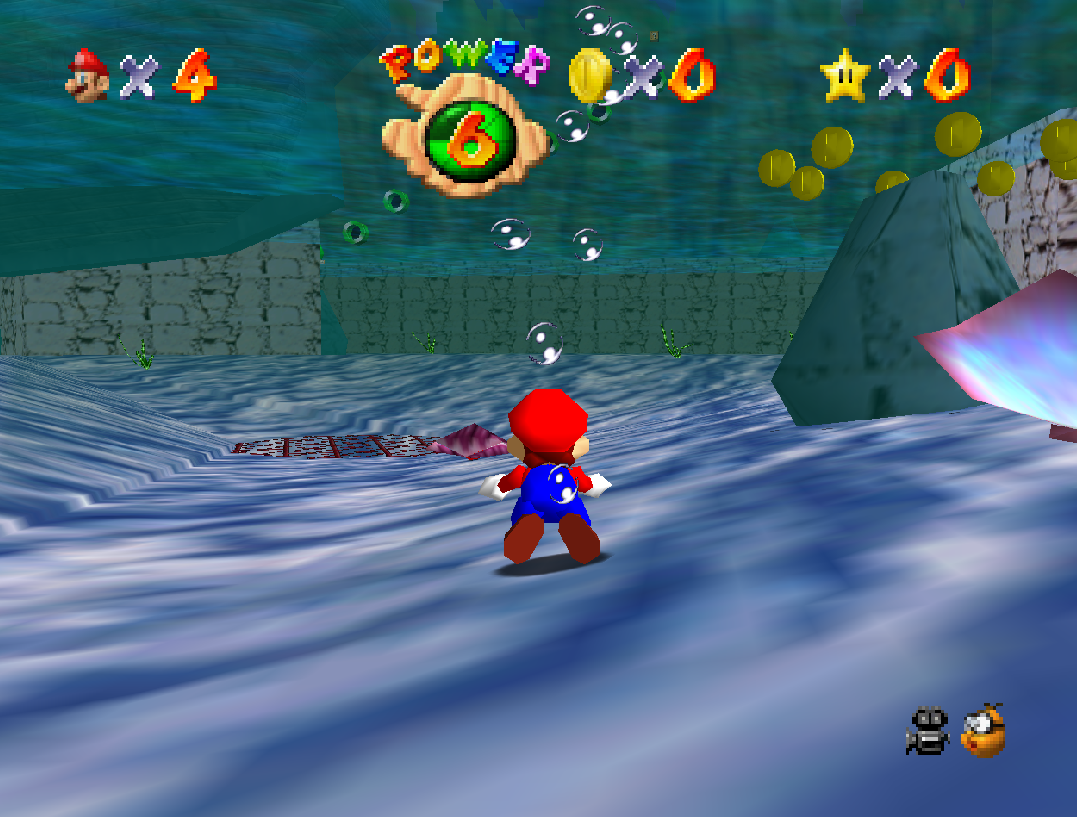
Task: Click the black camera icon
Action: coord(928,730)
